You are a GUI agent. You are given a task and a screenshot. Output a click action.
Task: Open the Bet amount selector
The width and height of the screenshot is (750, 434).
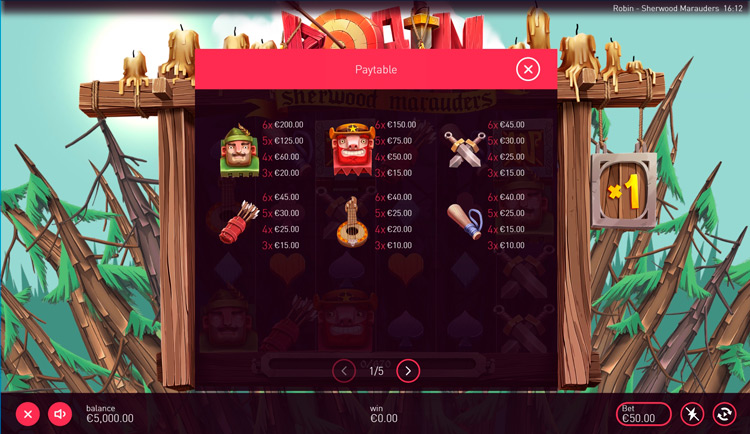pos(643,414)
